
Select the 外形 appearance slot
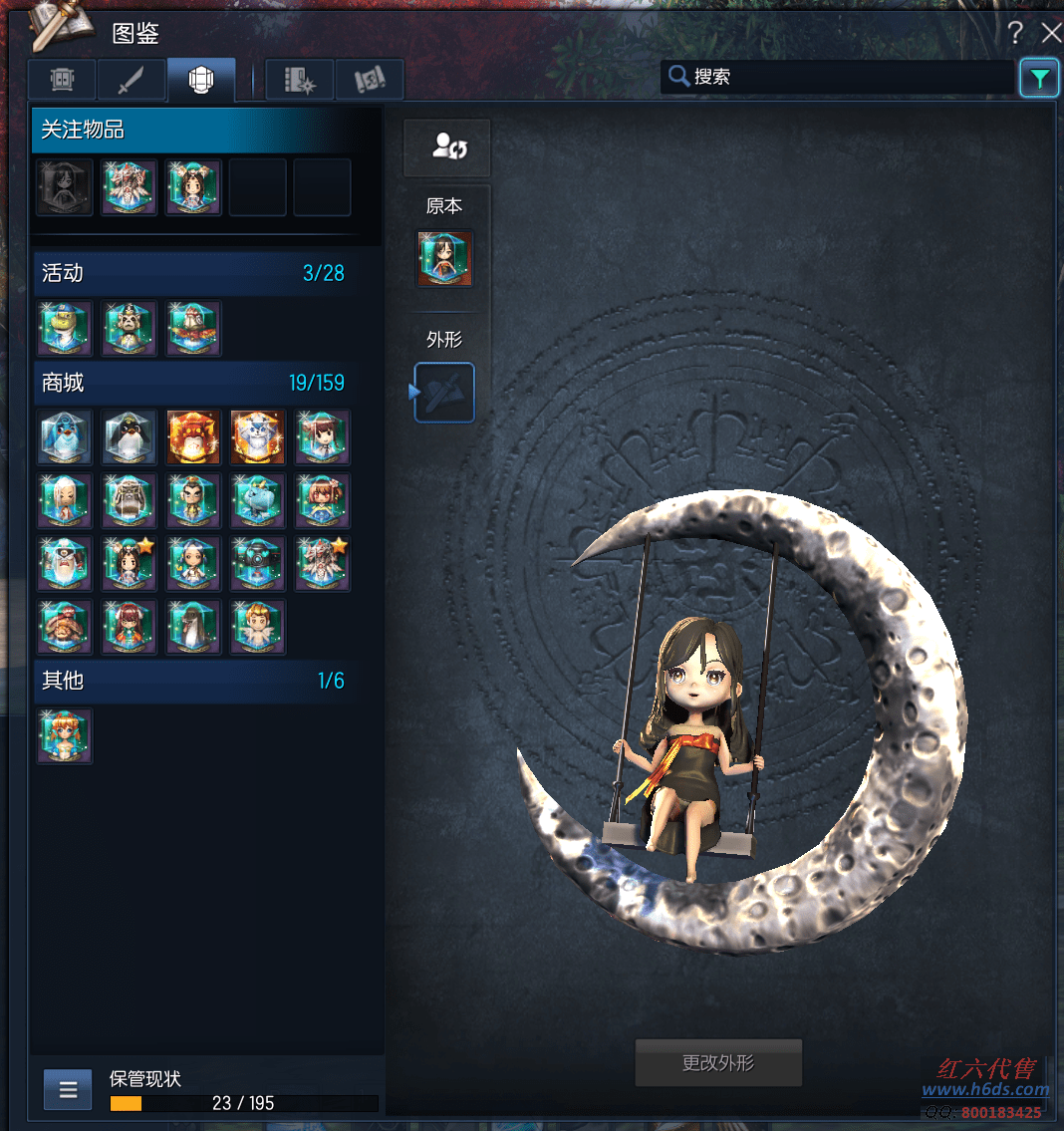444,393
